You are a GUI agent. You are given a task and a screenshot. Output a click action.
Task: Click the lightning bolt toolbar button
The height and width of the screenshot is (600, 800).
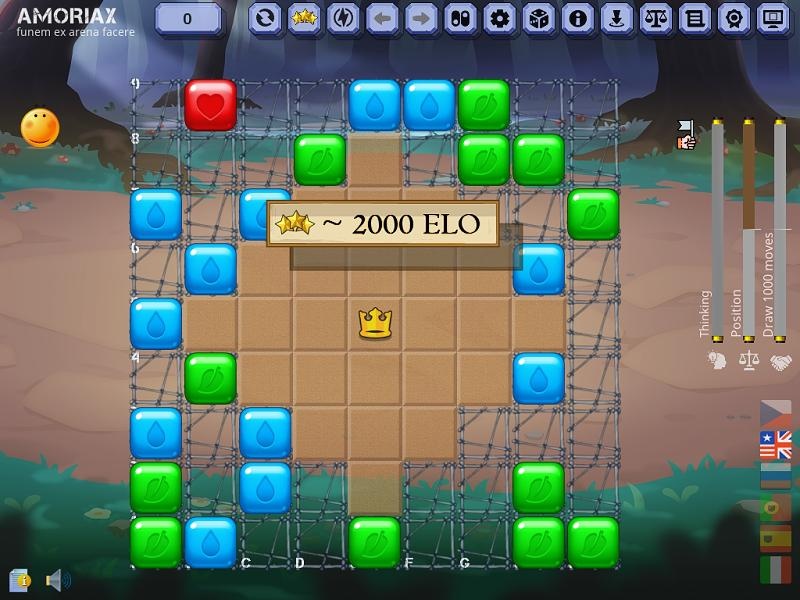(343, 18)
